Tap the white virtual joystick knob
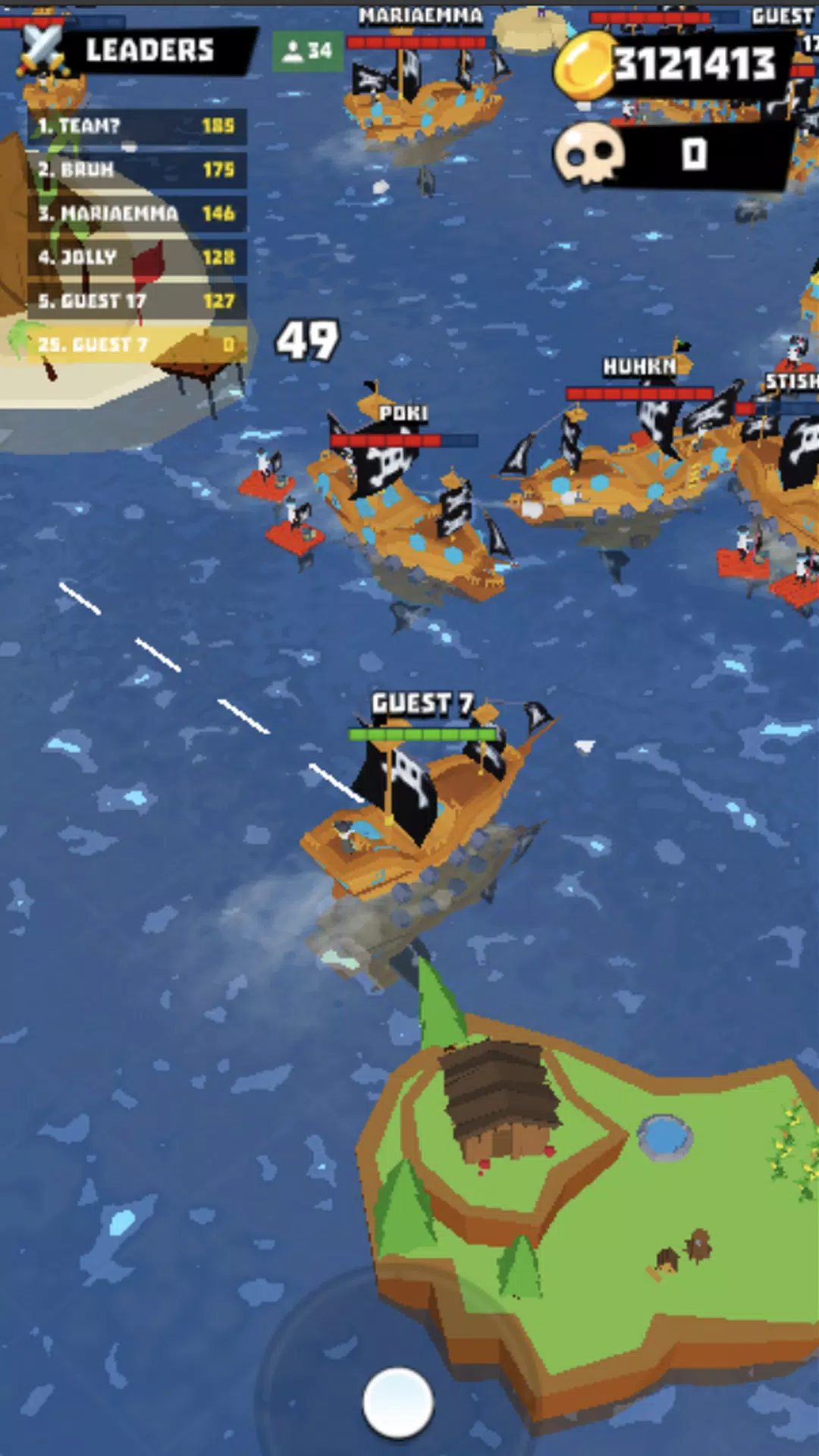 click(398, 1402)
